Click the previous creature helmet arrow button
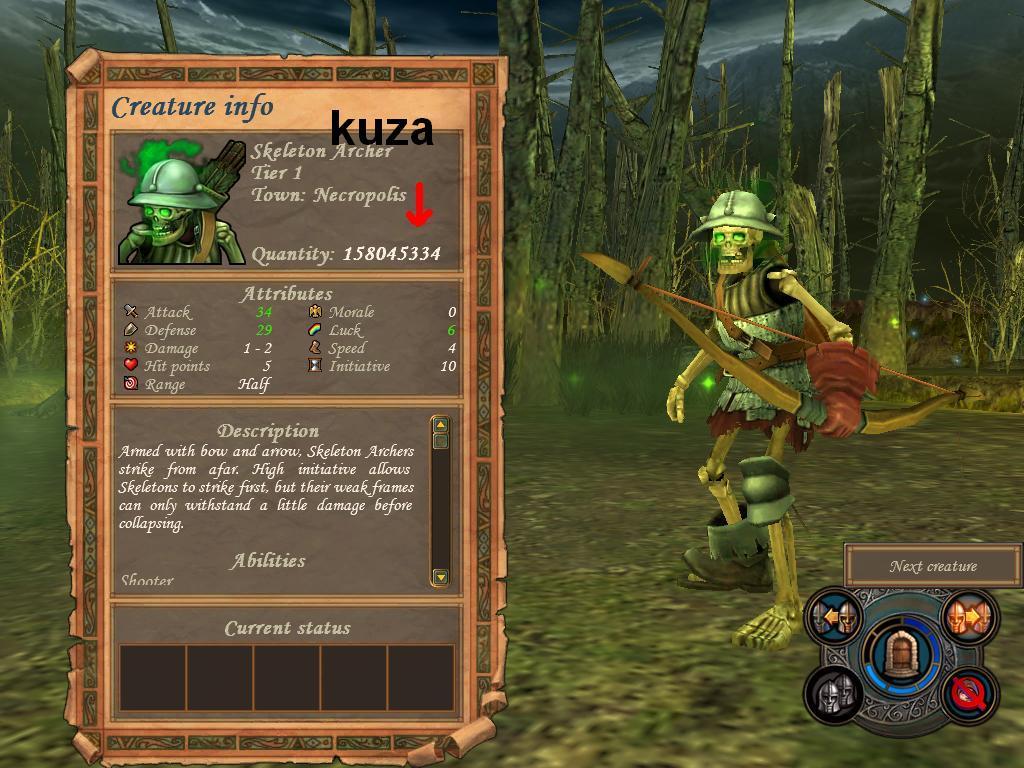Screen dimensions: 1024x768 pos(835,619)
